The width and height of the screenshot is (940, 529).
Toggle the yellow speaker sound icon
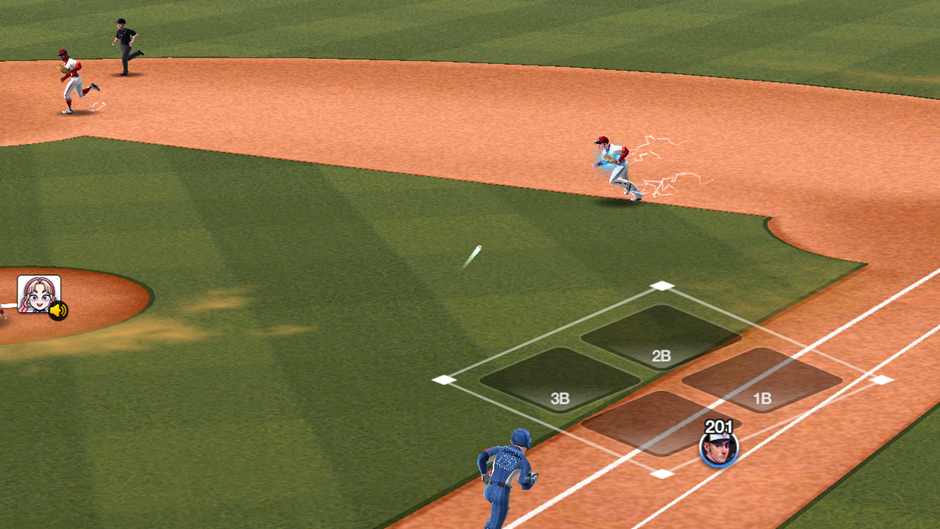coord(58,311)
